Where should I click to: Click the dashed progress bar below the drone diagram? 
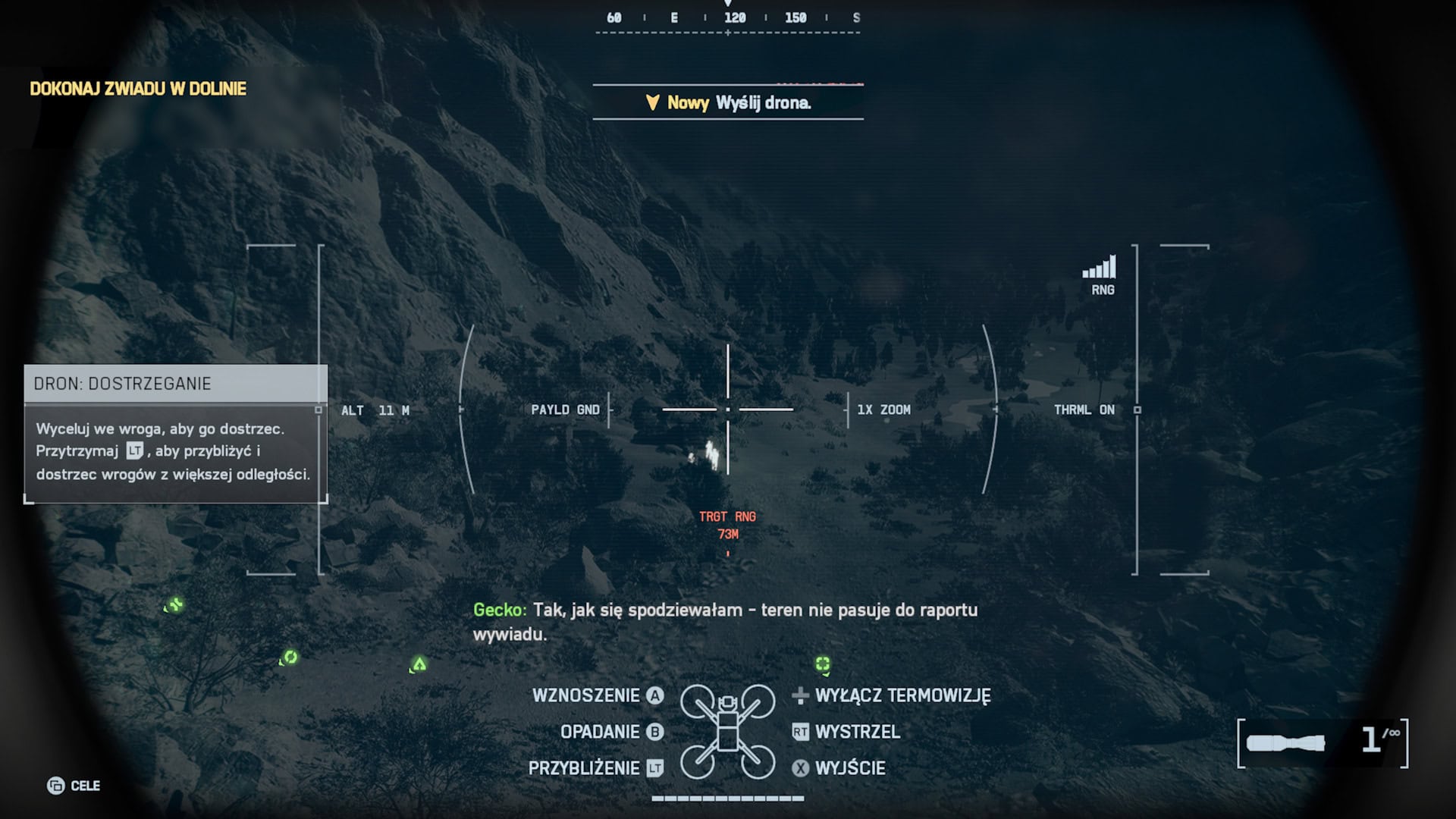[728, 799]
